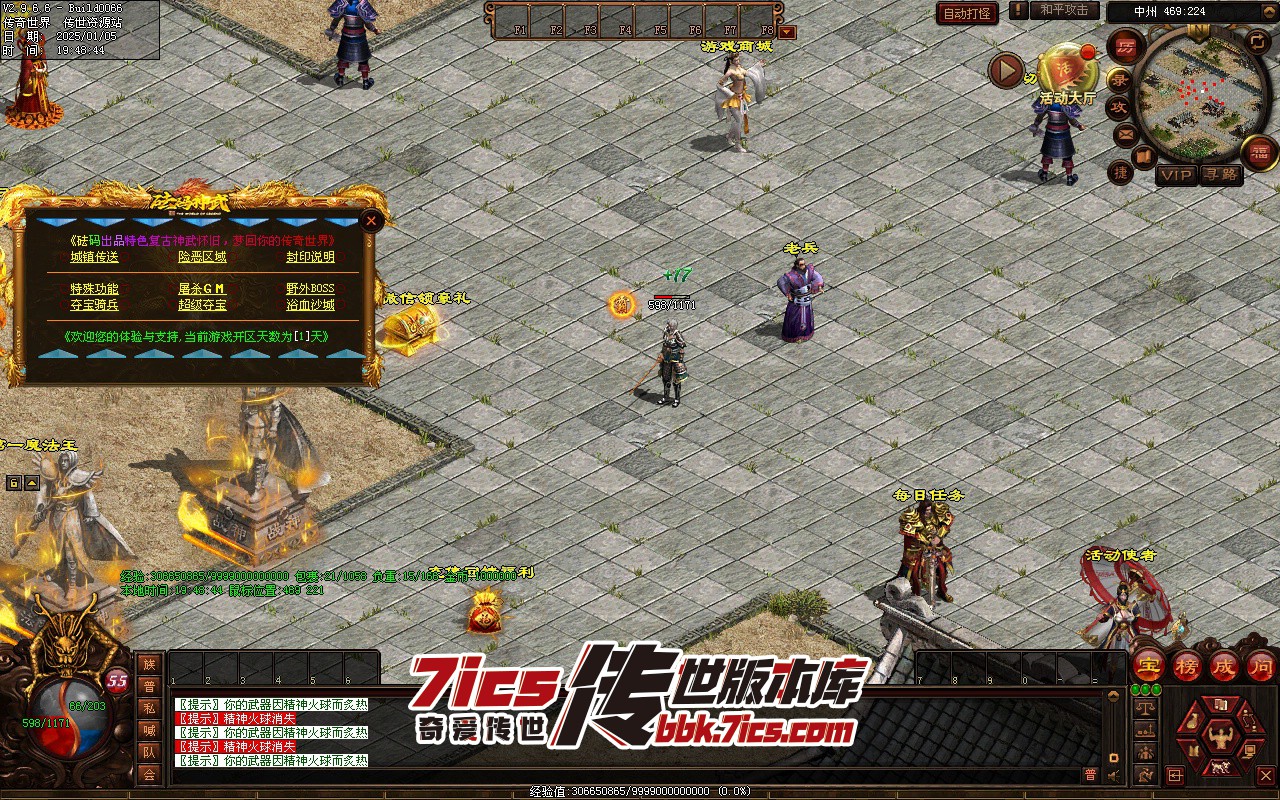1280x800 pixels.
Task: Show the 榜 rankings button
Action: (1187, 665)
